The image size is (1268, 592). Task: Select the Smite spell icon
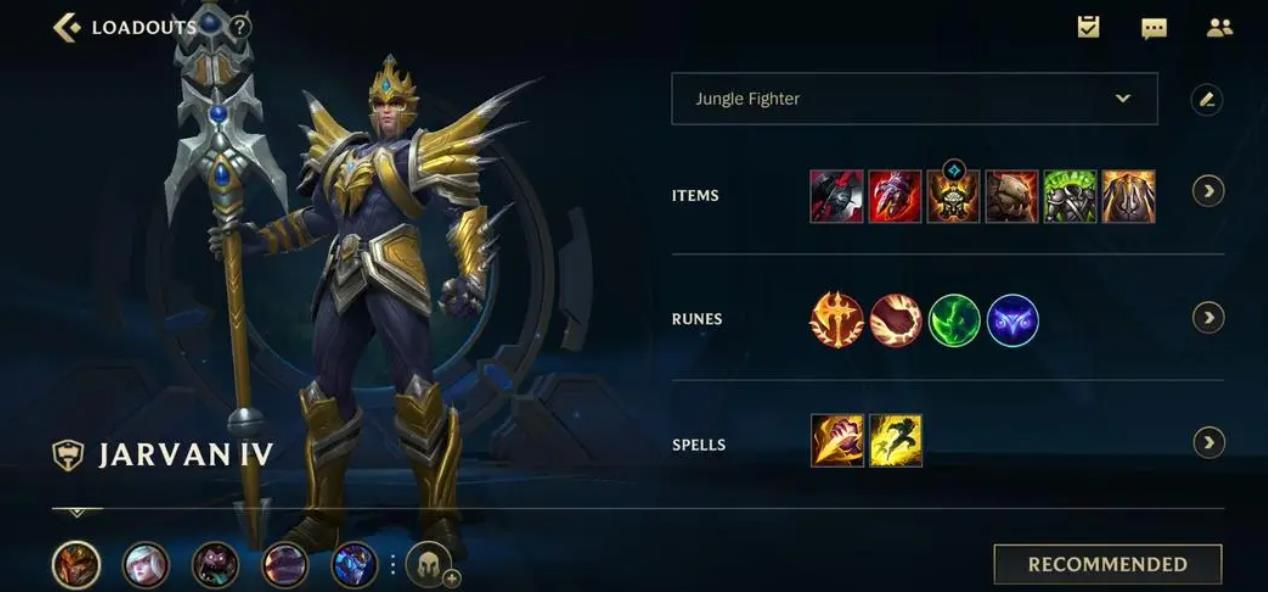point(837,441)
